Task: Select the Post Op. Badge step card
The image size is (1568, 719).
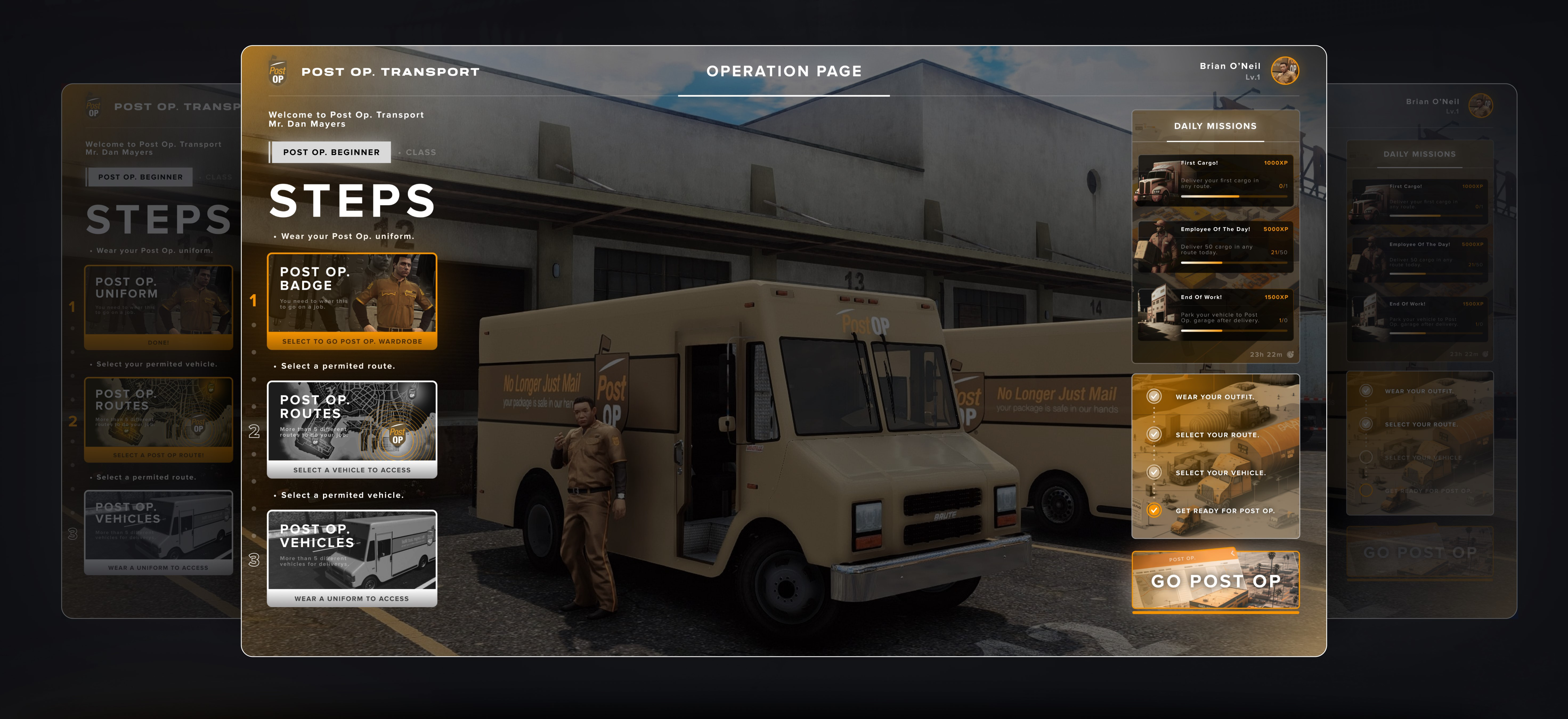Action: (352, 293)
